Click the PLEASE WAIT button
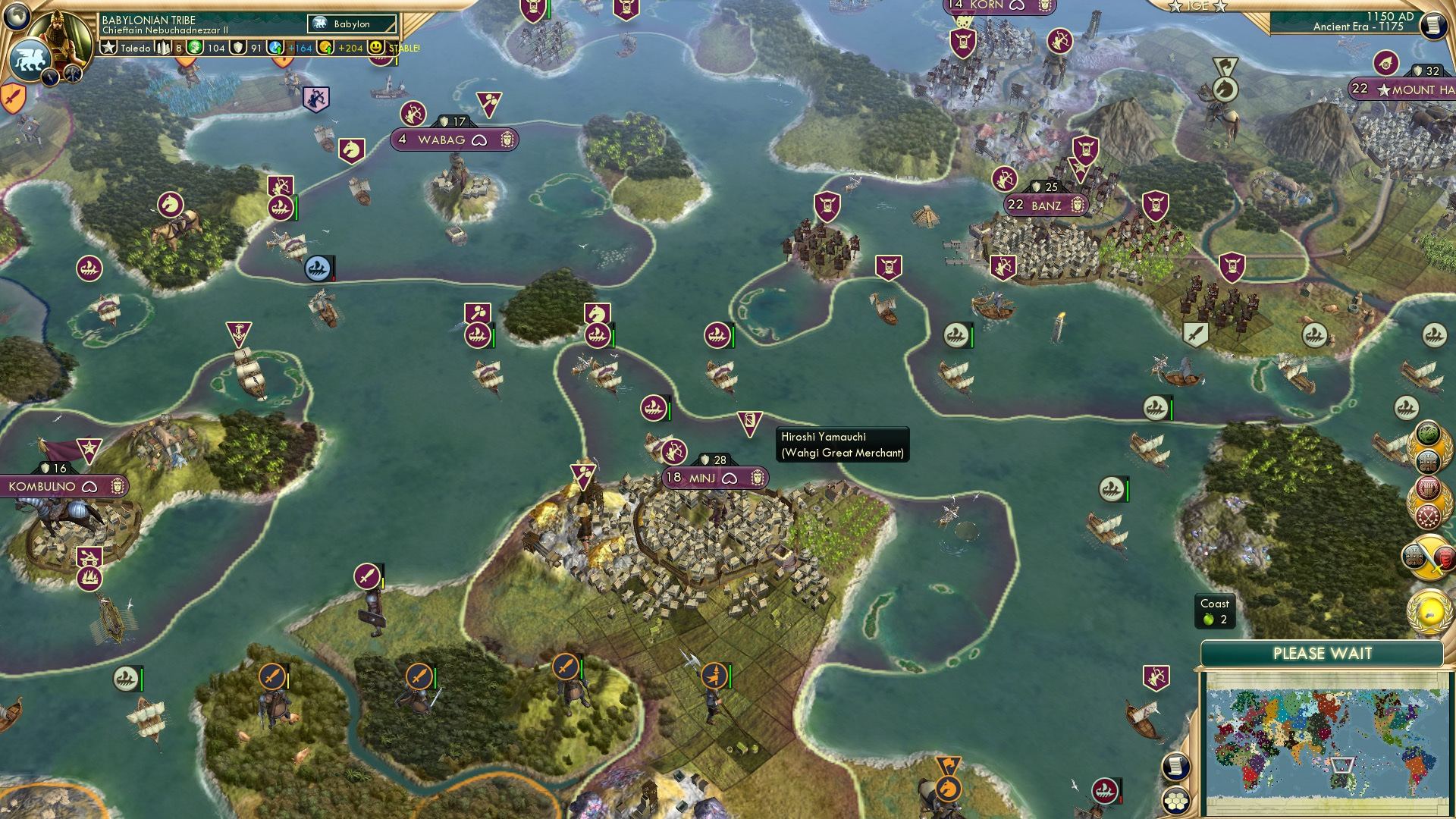The width and height of the screenshot is (1456, 819). tap(1324, 653)
